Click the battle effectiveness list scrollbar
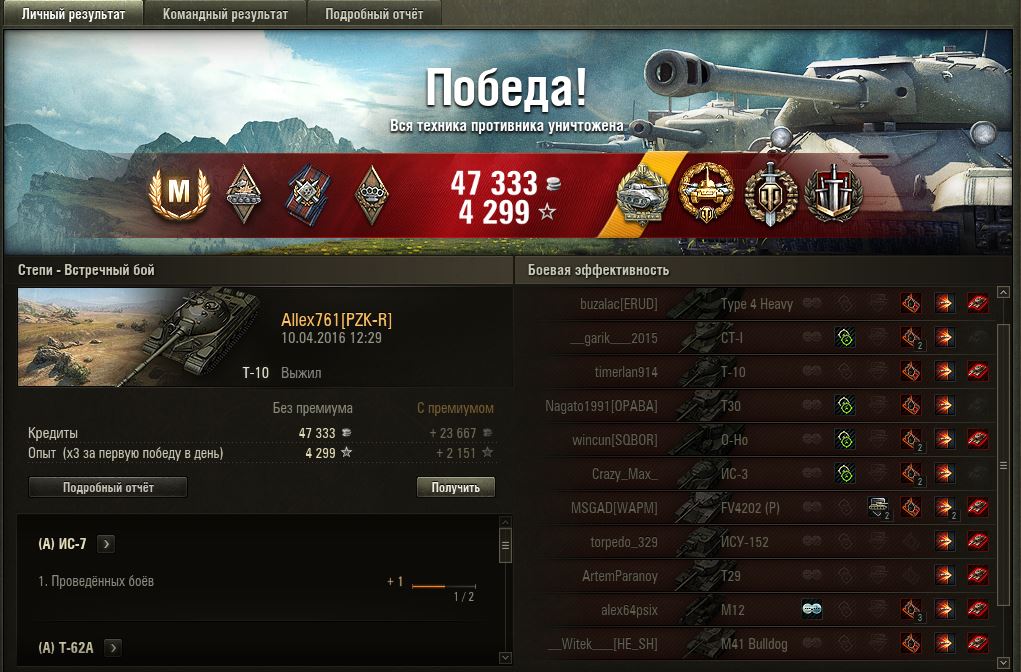 pyautogui.click(x=1004, y=466)
